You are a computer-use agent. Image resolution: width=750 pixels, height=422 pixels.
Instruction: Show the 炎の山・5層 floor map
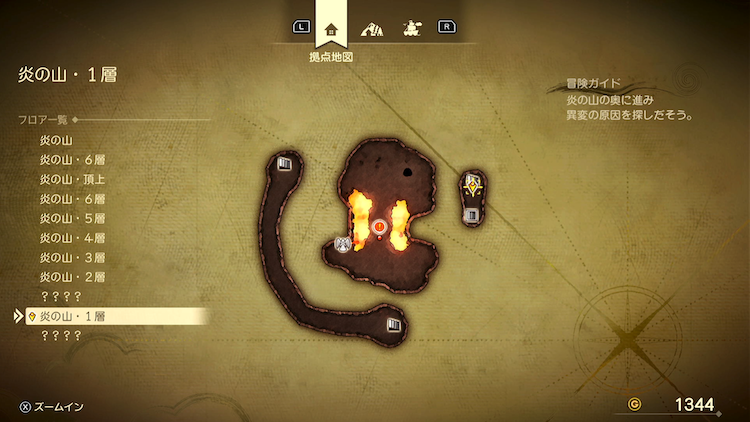point(72,218)
